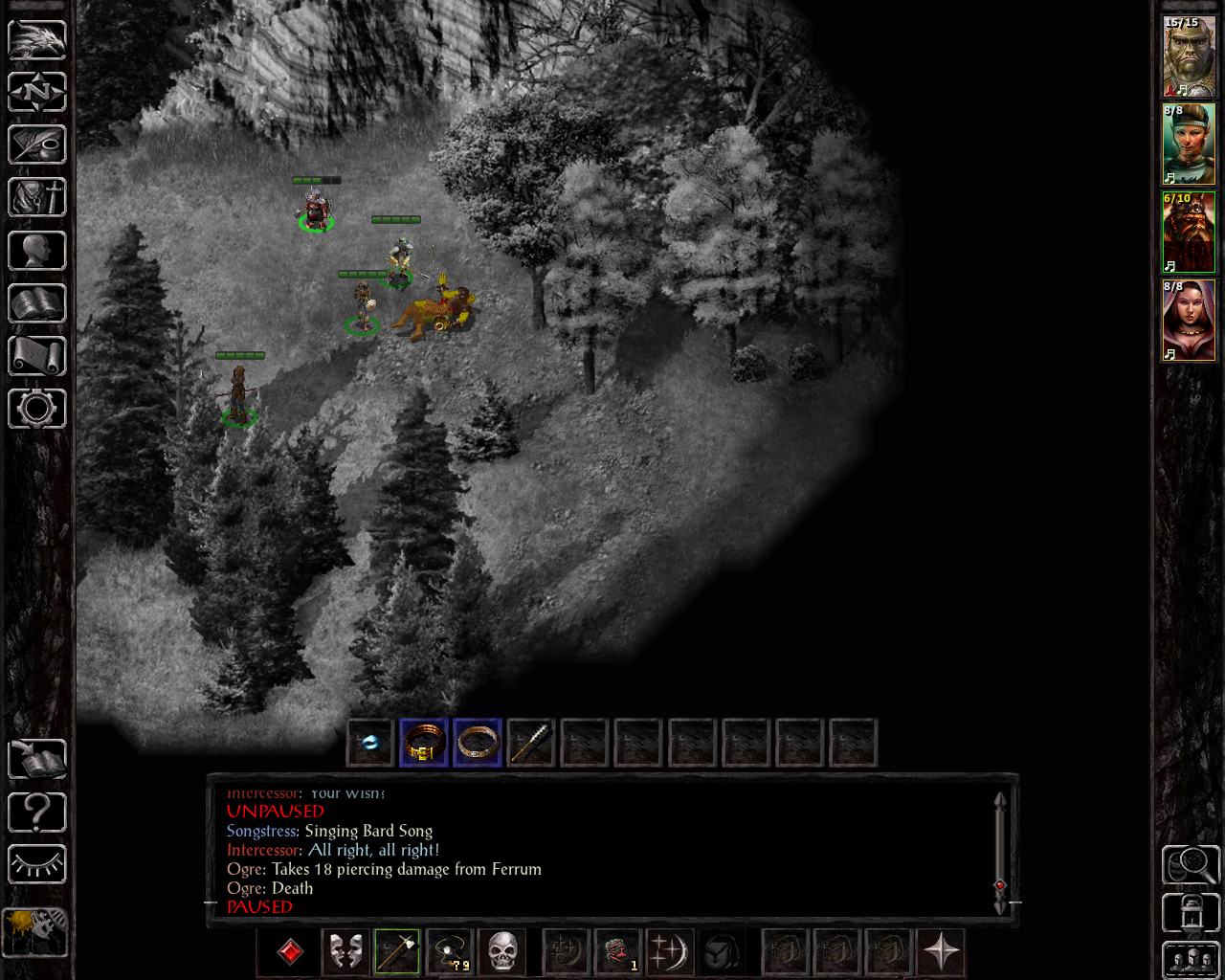
Task: Open the priest scroll icon
Action: [x=36, y=356]
